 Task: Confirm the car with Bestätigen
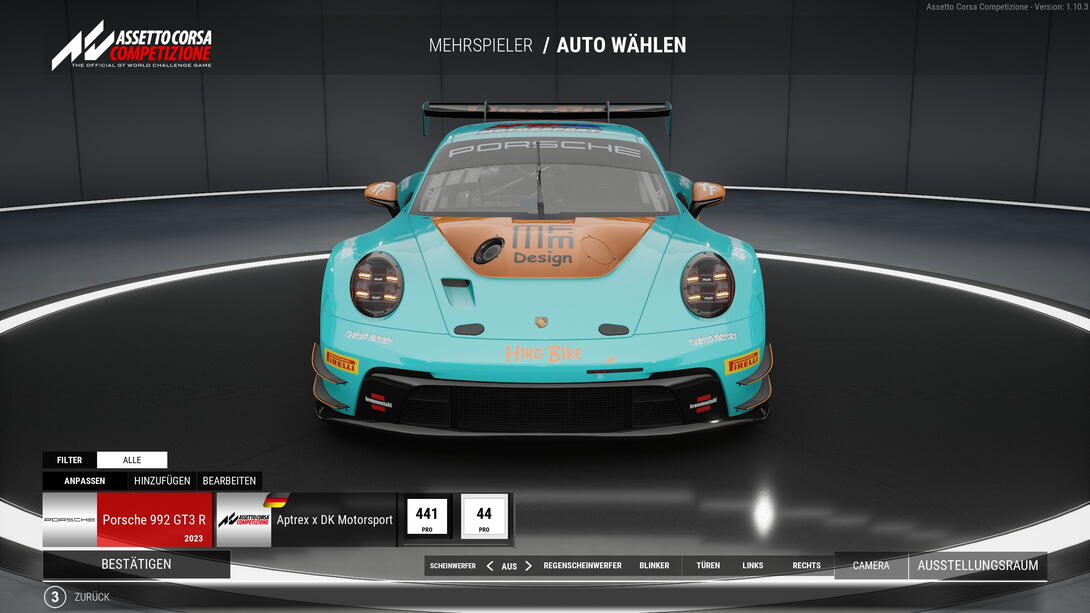pos(136,564)
